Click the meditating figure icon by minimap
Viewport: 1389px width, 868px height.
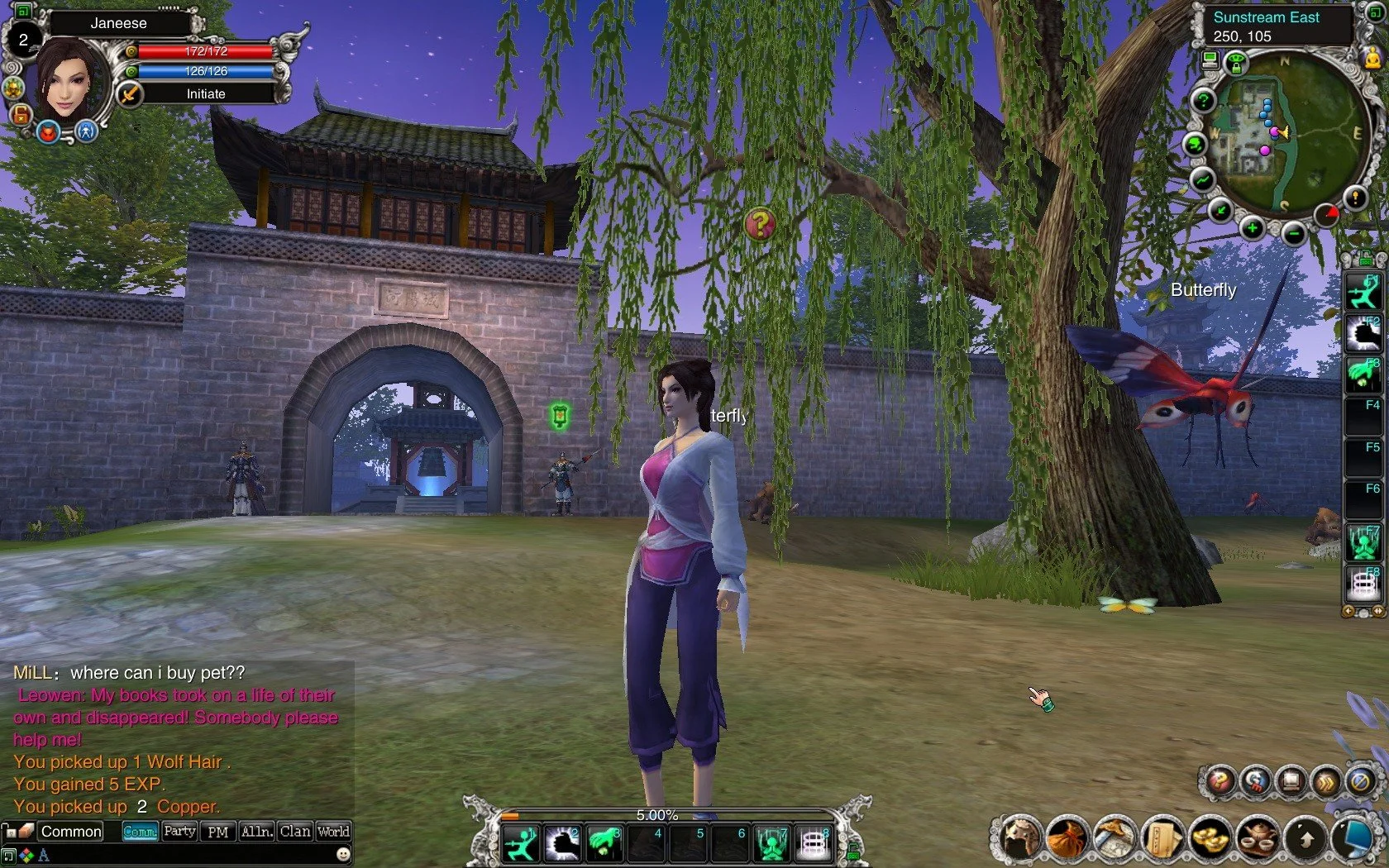click(1372, 56)
